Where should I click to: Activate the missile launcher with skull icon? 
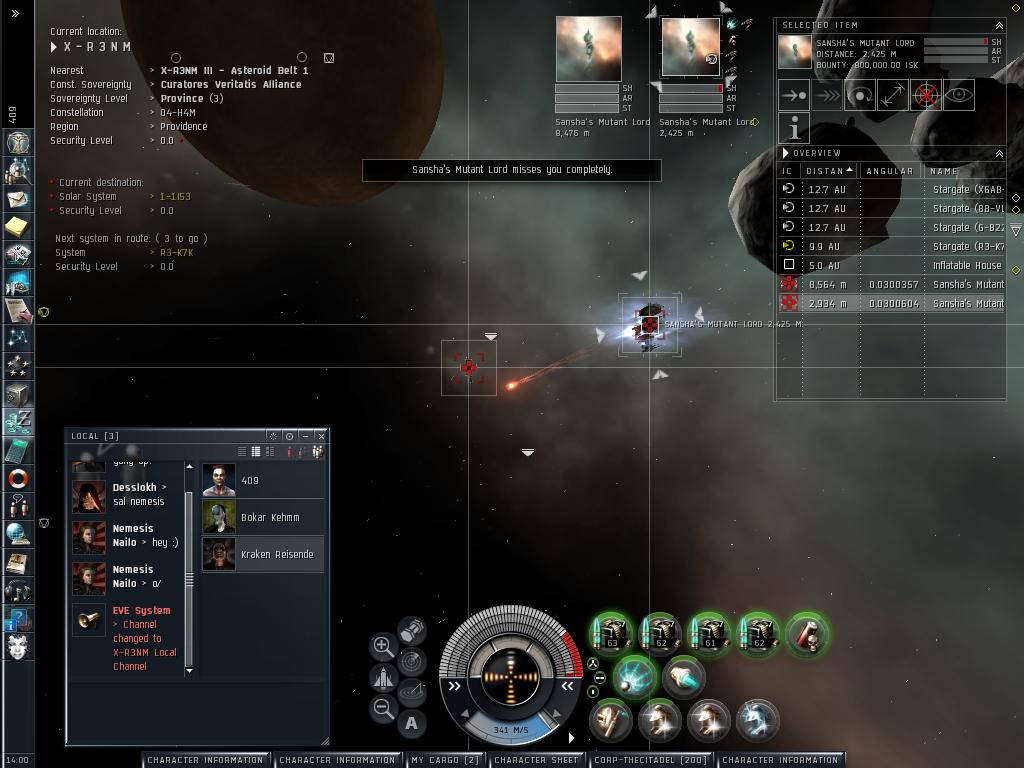click(x=807, y=634)
